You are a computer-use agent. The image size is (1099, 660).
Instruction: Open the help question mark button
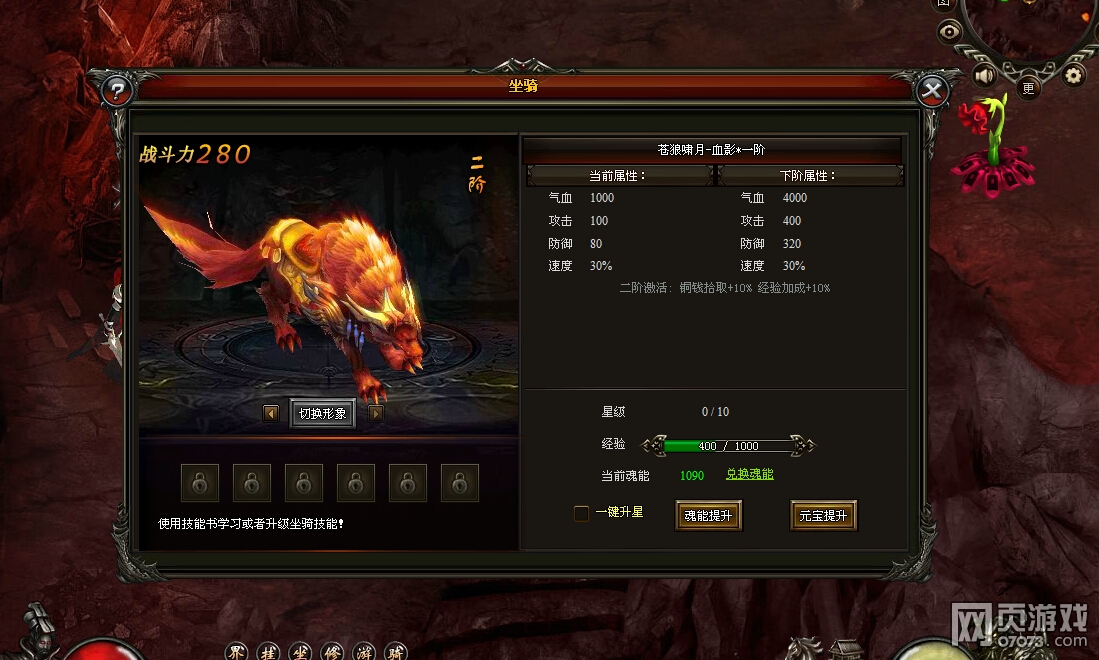point(118,92)
